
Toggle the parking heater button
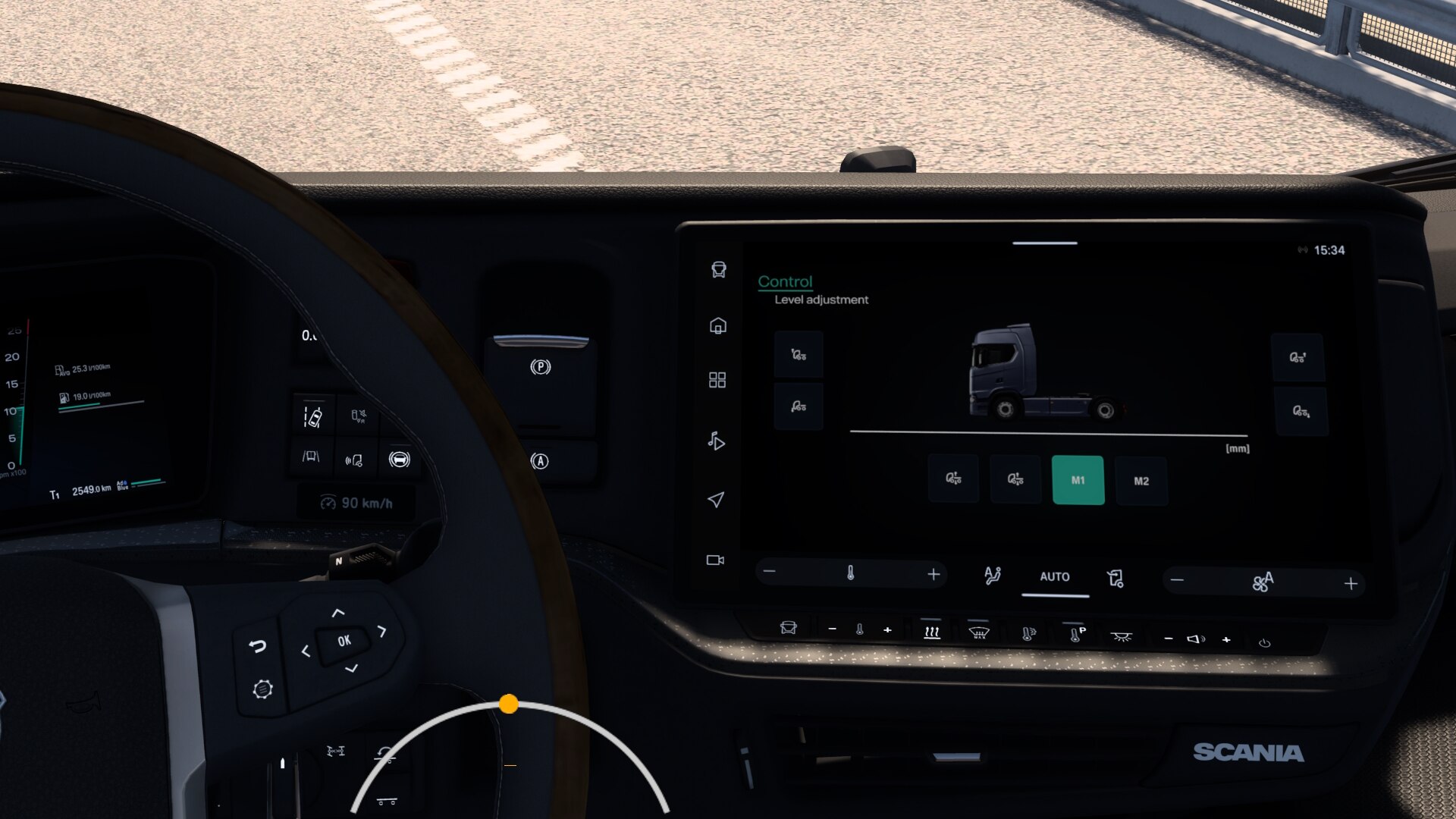coord(1076,634)
